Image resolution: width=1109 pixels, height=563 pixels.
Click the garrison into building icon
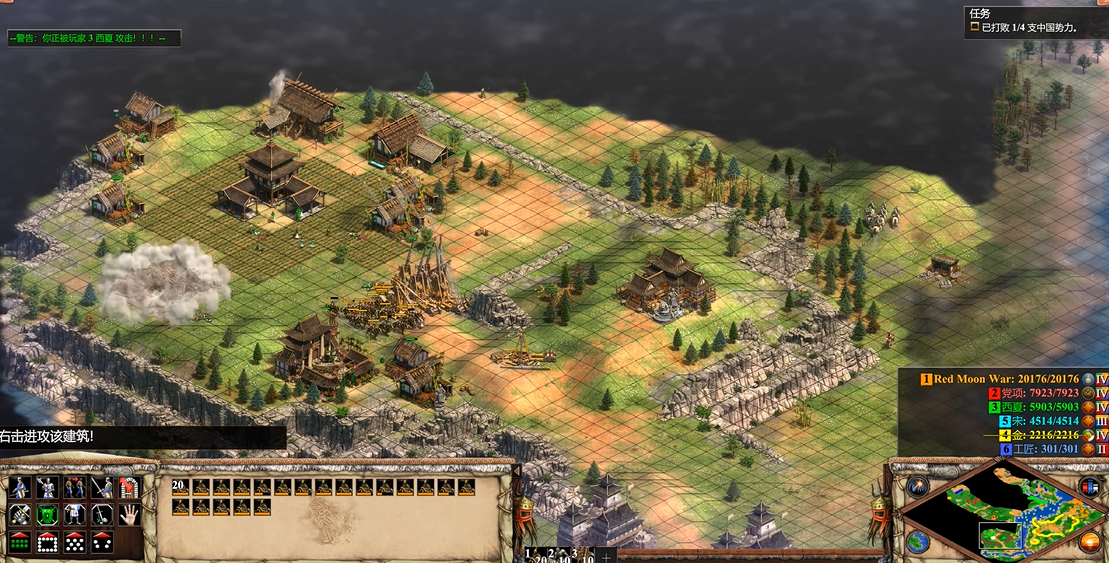pos(130,487)
